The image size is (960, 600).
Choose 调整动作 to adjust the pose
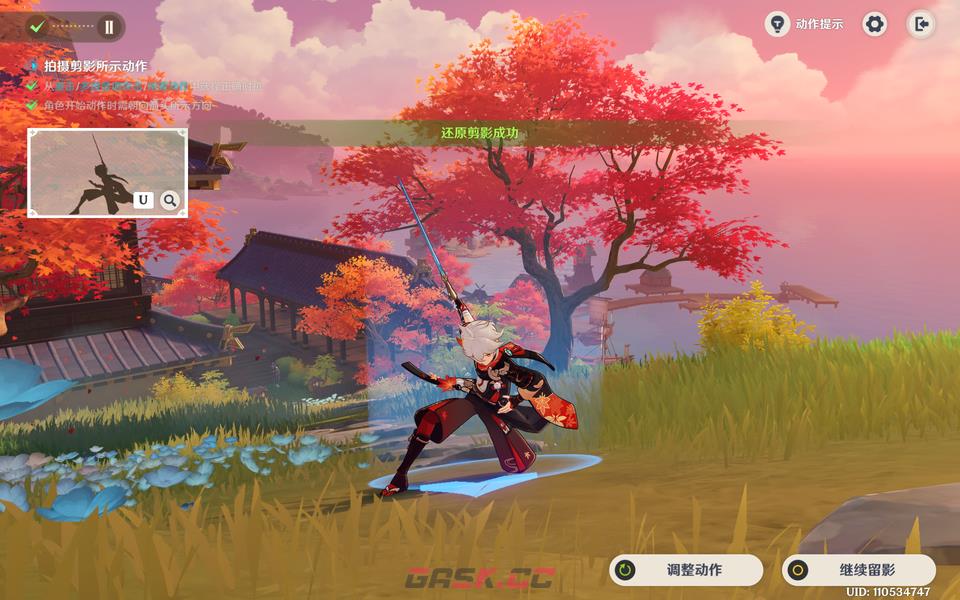point(685,570)
